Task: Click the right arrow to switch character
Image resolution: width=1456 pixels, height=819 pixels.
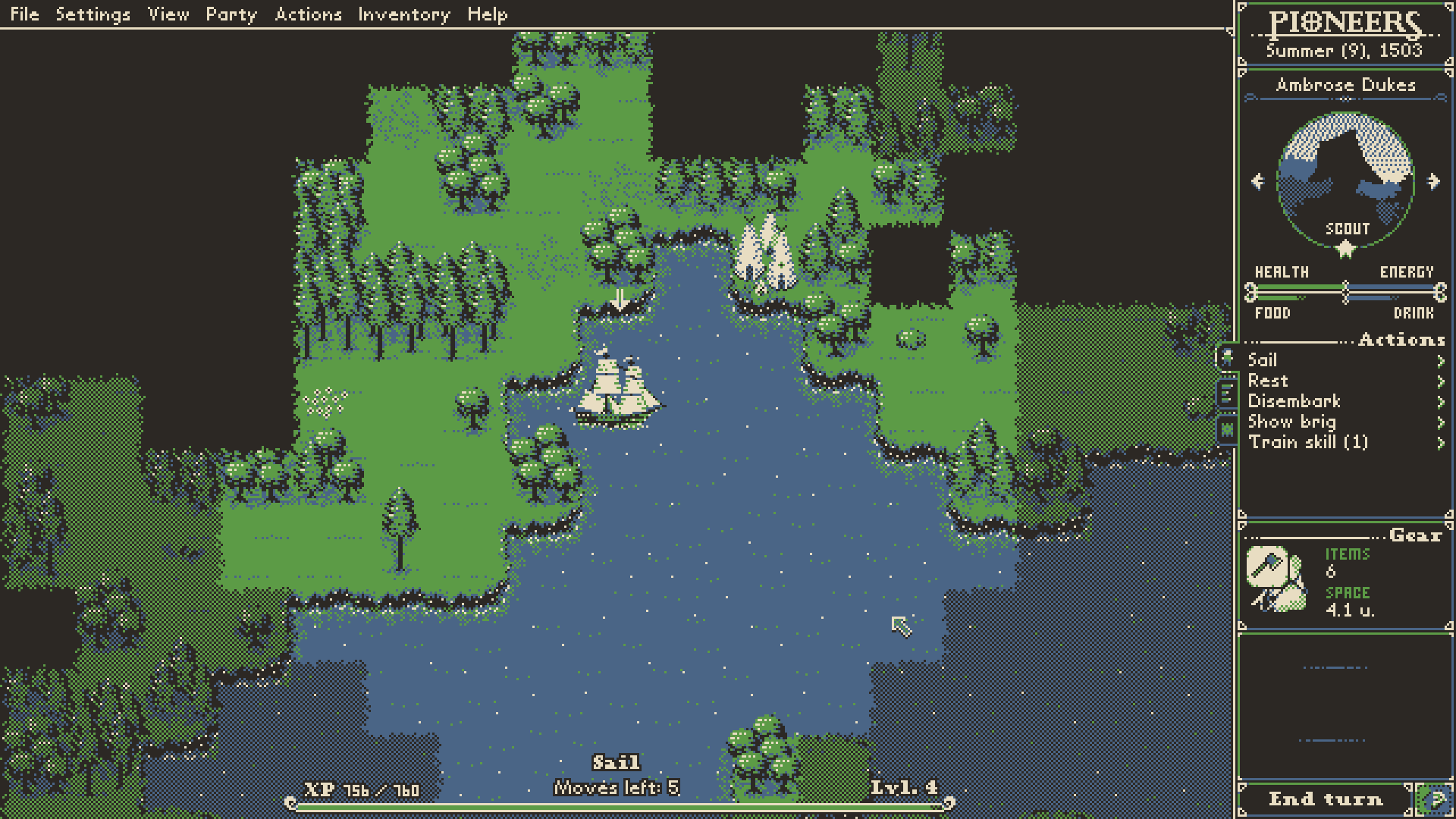Action: [1432, 180]
